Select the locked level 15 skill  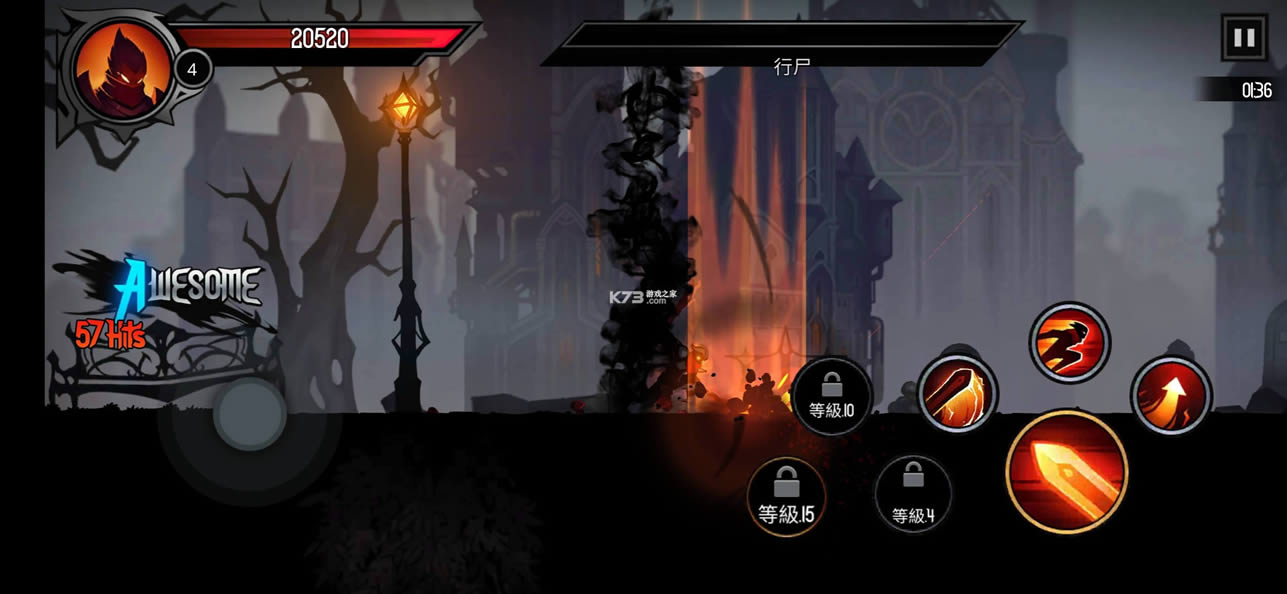[x=786, y=497]
